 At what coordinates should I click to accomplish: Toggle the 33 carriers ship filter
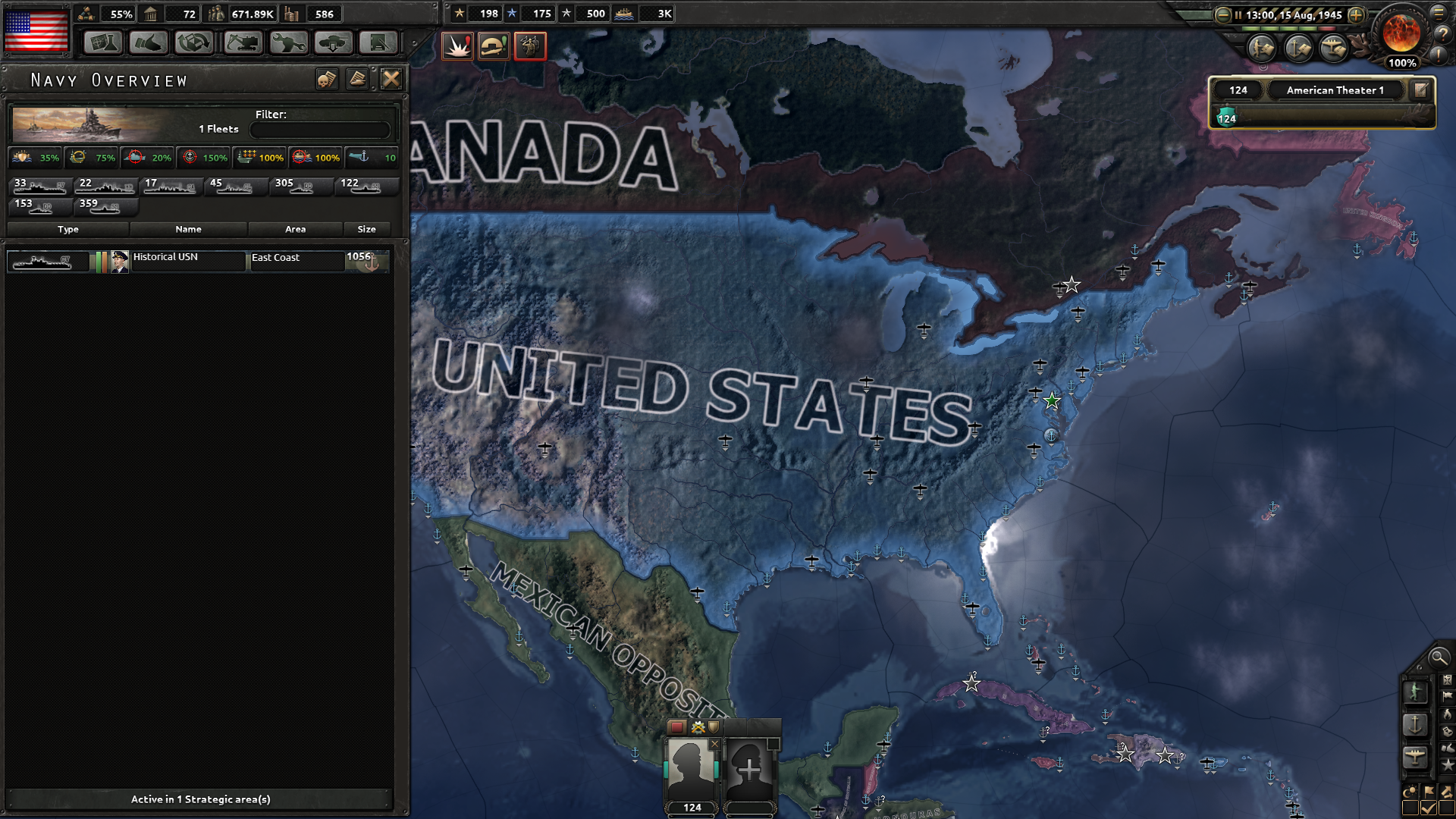tap(38, 187)
